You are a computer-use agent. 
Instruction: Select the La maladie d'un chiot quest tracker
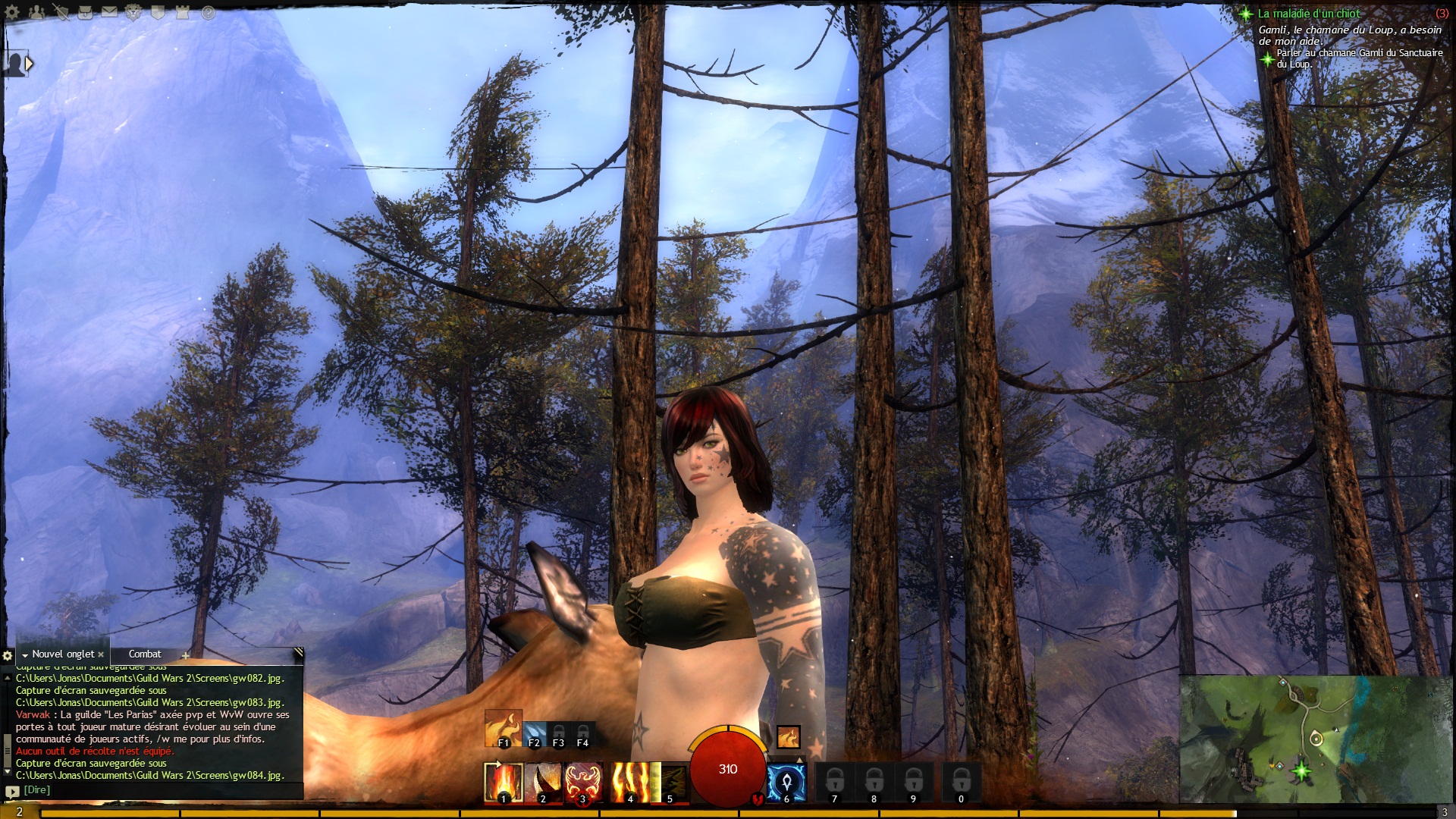(1309, 14)
